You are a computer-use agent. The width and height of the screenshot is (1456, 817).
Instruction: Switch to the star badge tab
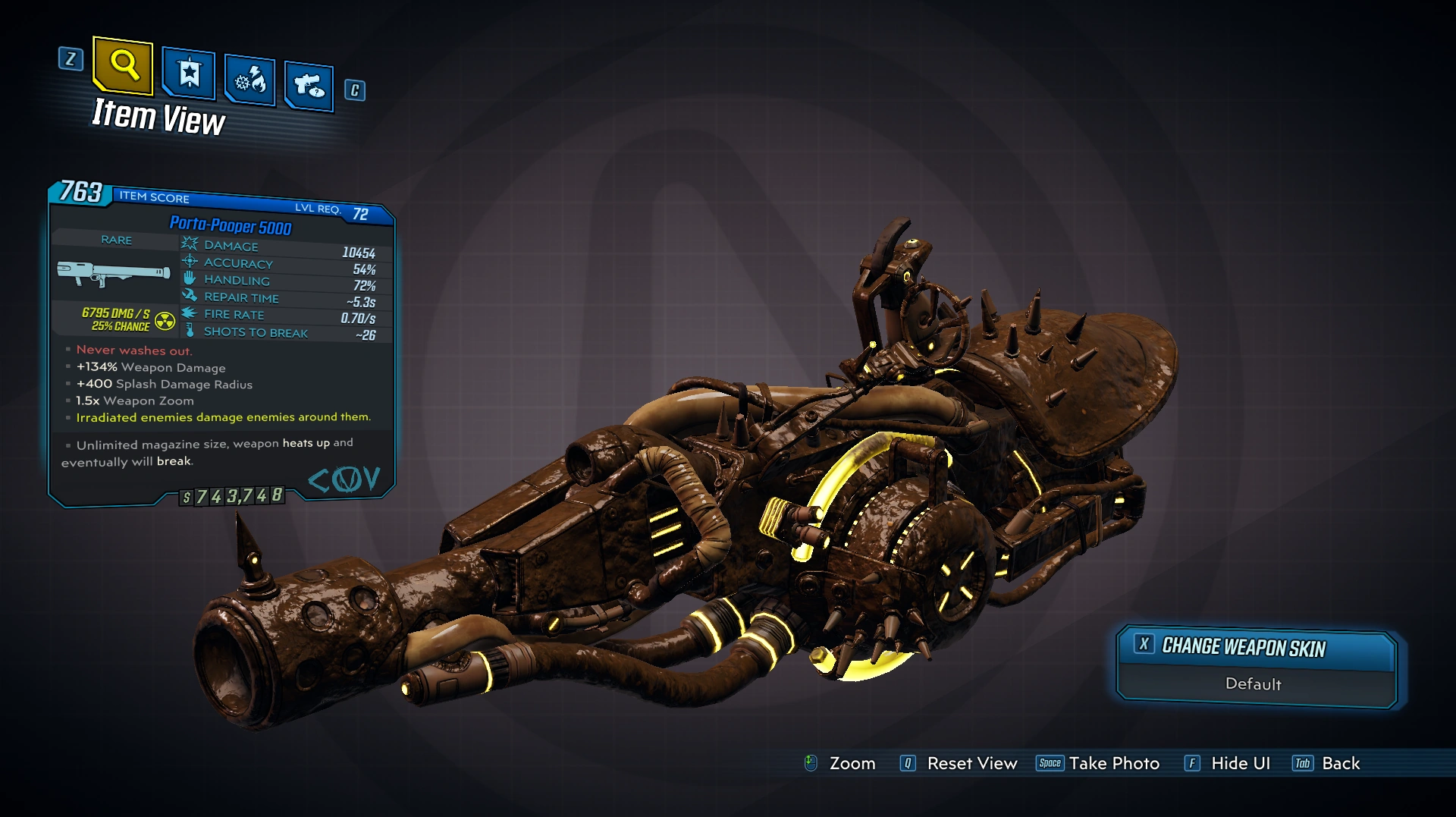click(189, 74)
